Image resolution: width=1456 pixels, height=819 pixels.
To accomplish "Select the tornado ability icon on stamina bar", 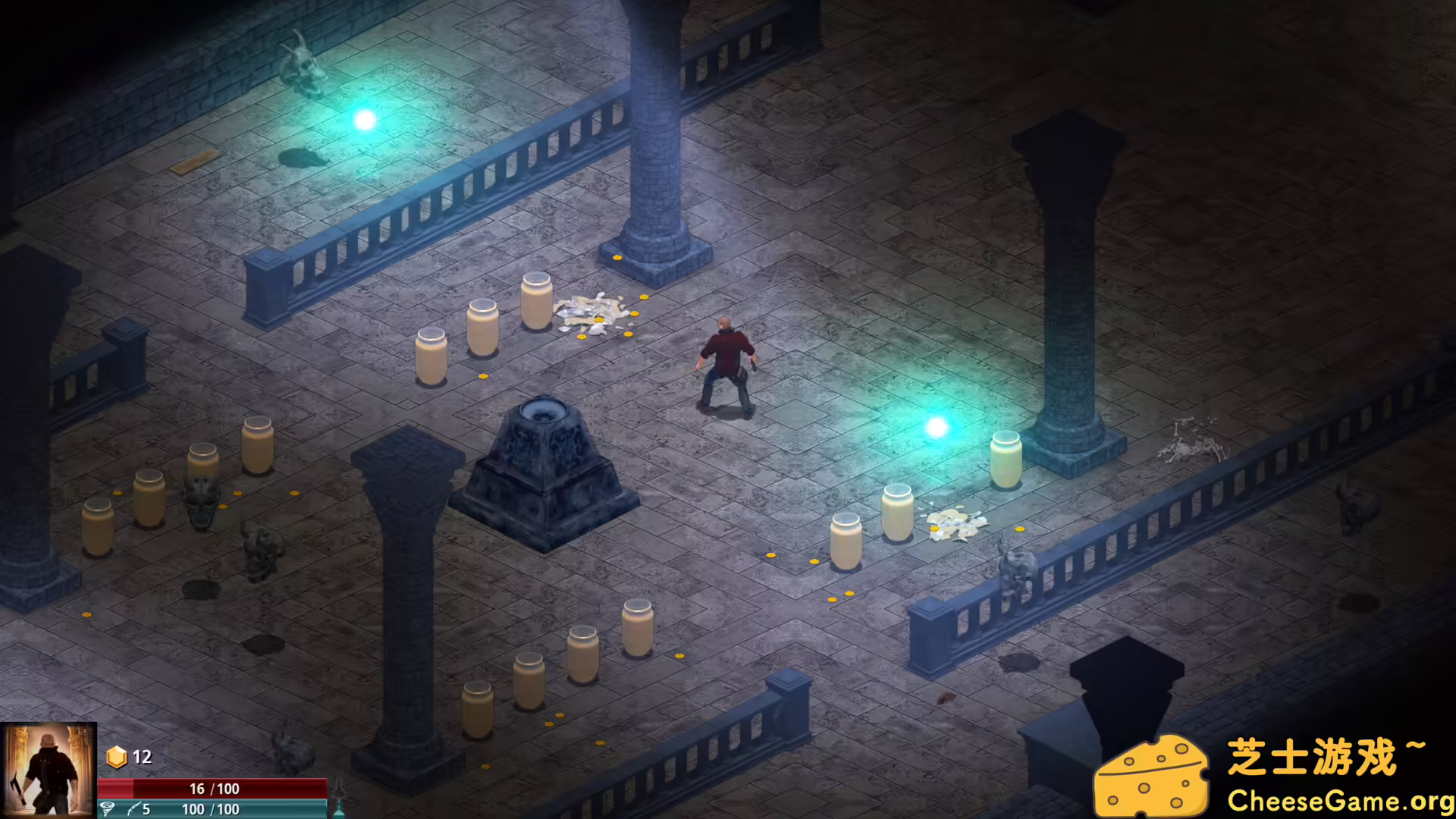I will pyautogui.click(x=108, y=808).
